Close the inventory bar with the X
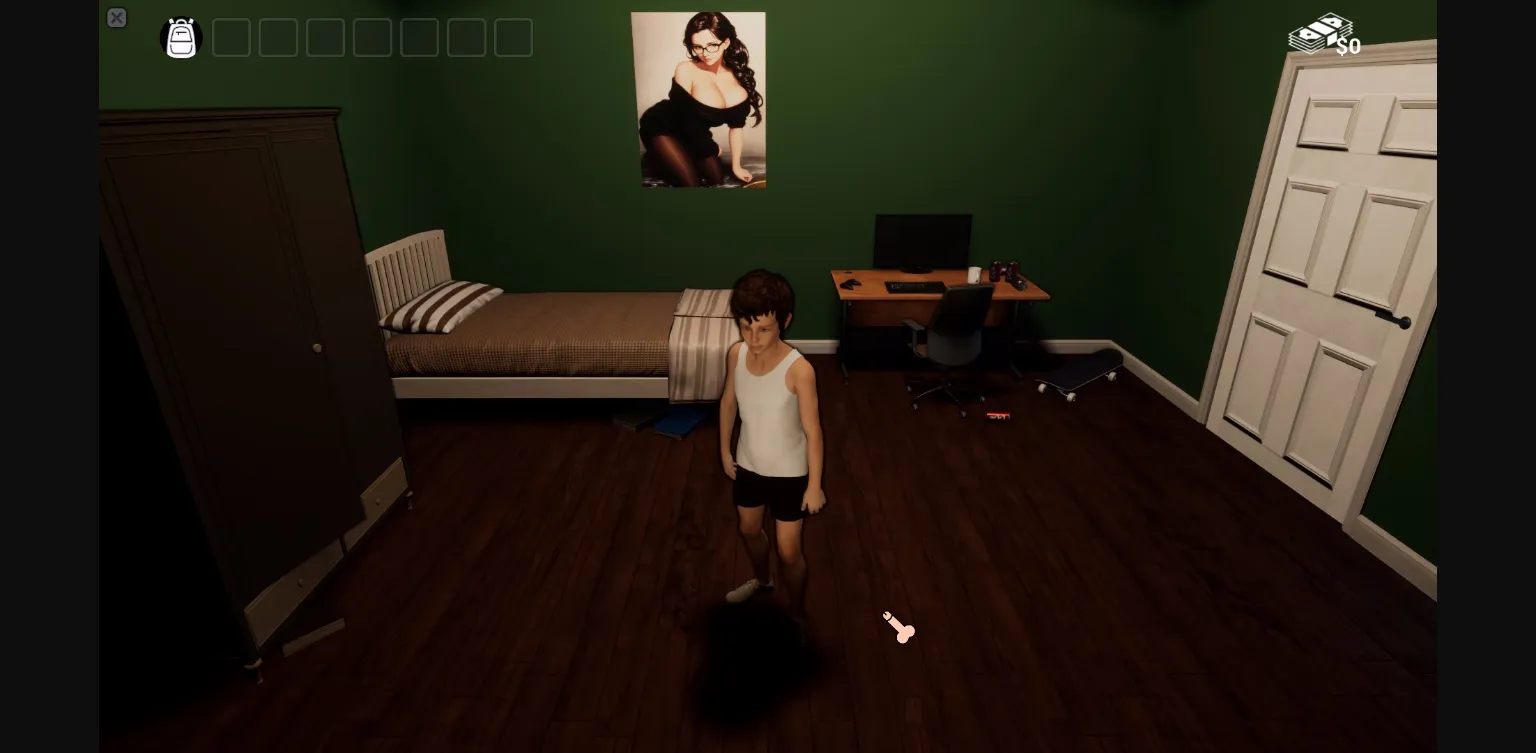1536x753 pixels. click(117, 18)
